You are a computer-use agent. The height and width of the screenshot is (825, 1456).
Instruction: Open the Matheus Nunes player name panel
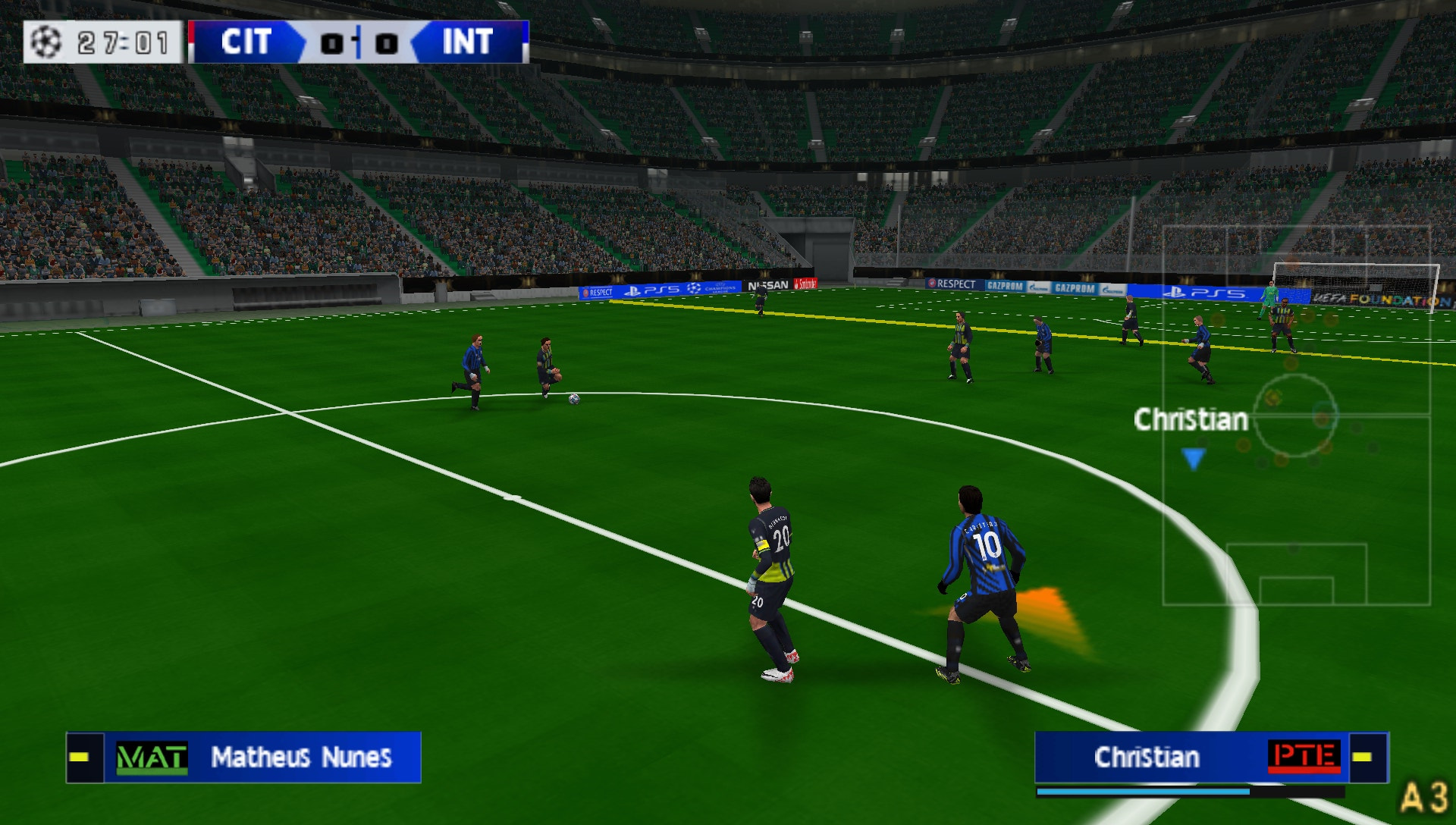(302, 756)
